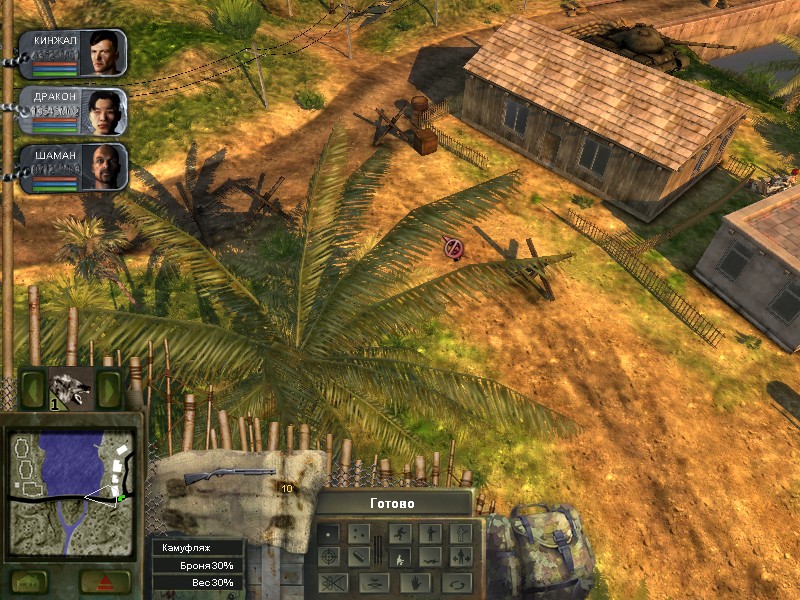Select the shotgun weapon slot

coord(230,476)
